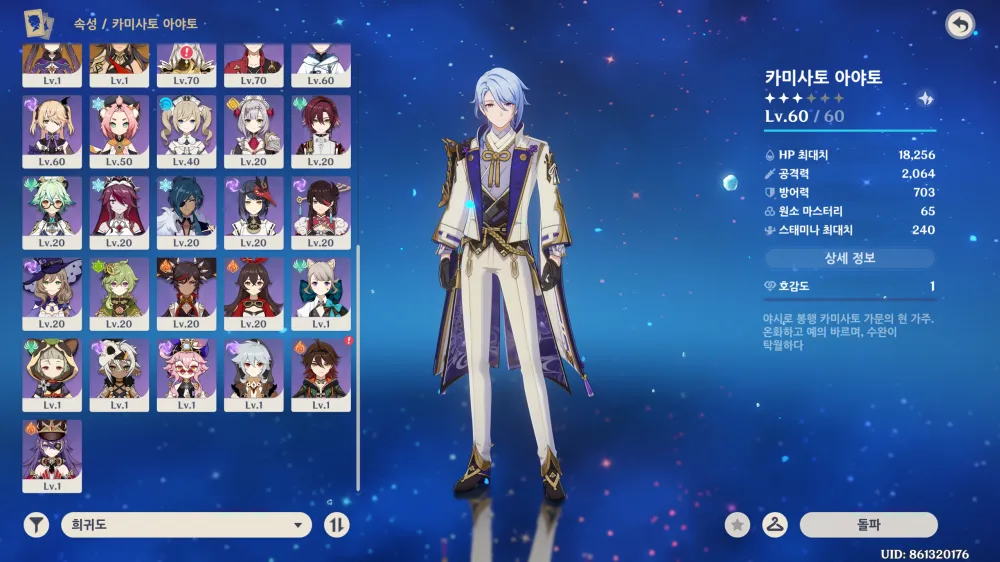Image resolution: width=1000 pixels, height=562 pixels.
Task: Select Chevreuse in the black cap
Action: coord(52,455)
